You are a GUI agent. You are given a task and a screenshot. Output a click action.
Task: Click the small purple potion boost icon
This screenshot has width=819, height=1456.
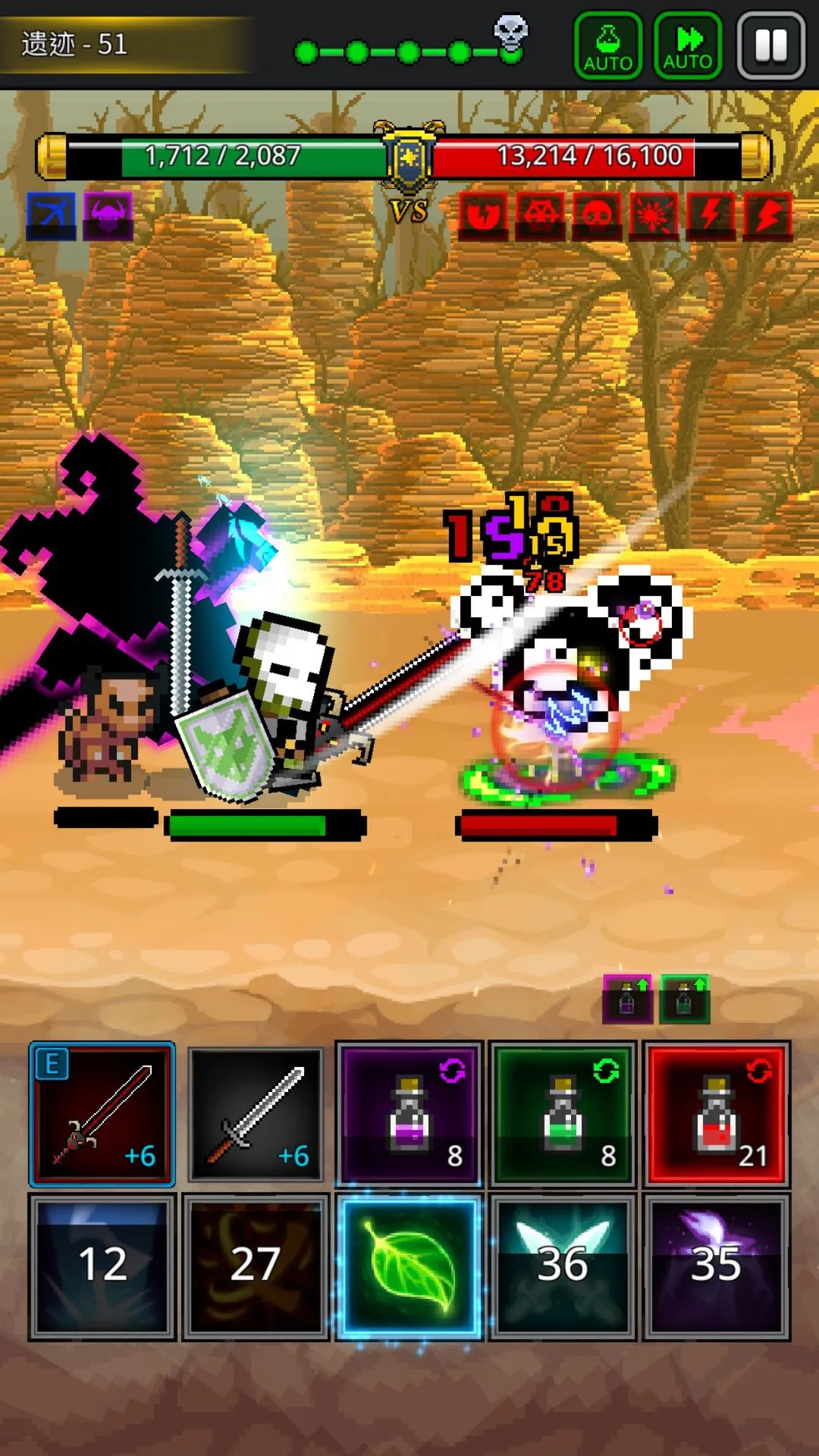tap(627, 999)
